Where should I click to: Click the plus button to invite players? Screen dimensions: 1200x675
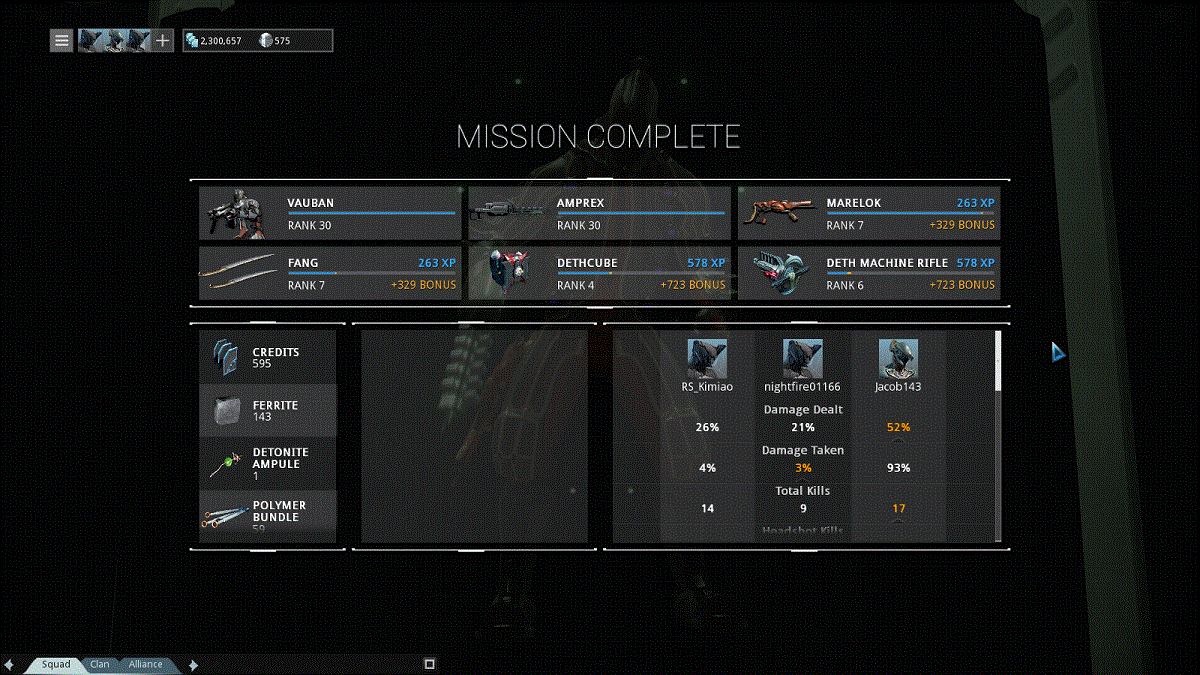[164, 41]
